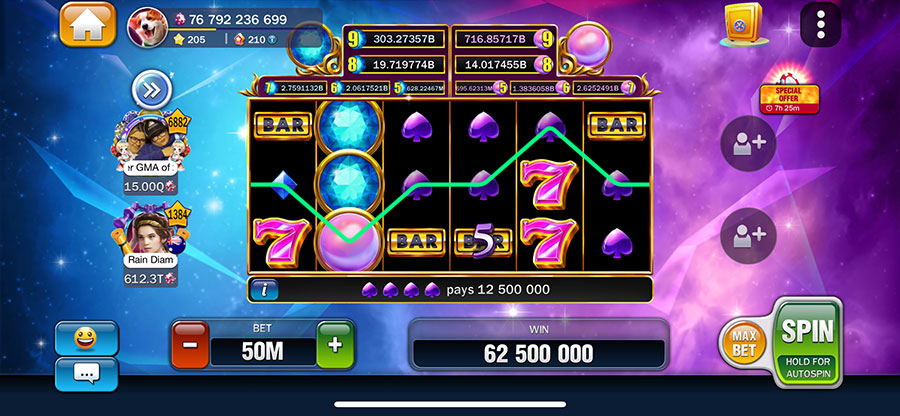This screenshot has height=416, width=900.
Task: Open the chat message box
Action: coord(86,374)
